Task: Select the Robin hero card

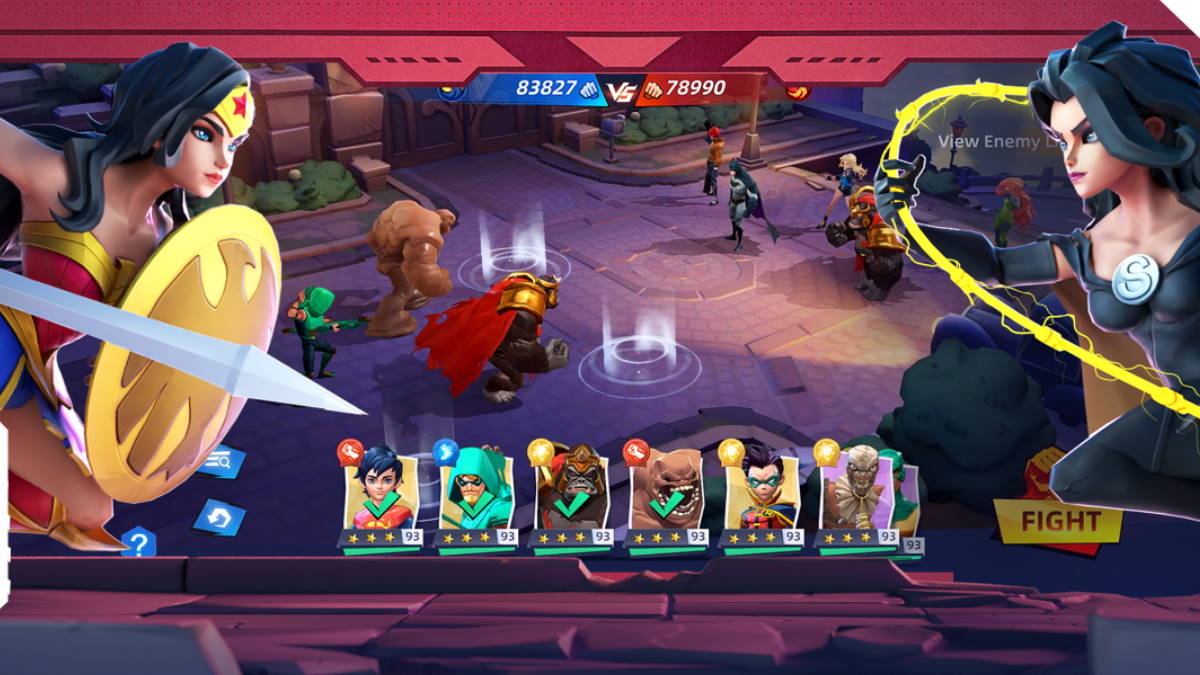Action: coord(761,494)
